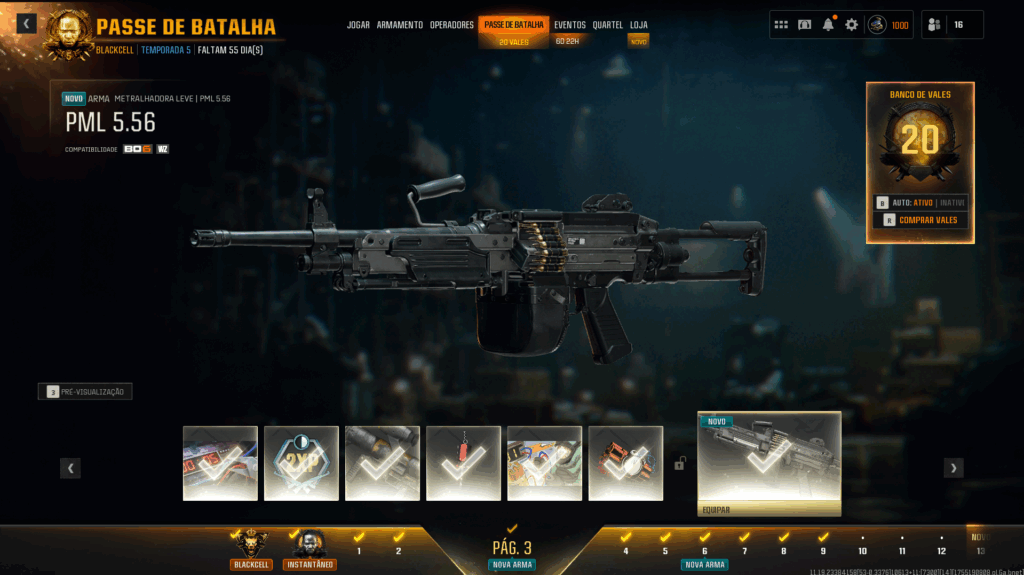Go to the previous battle pass page arrow
The width and height of the screenshot is (1024, 575).
(x=70, y=468)
